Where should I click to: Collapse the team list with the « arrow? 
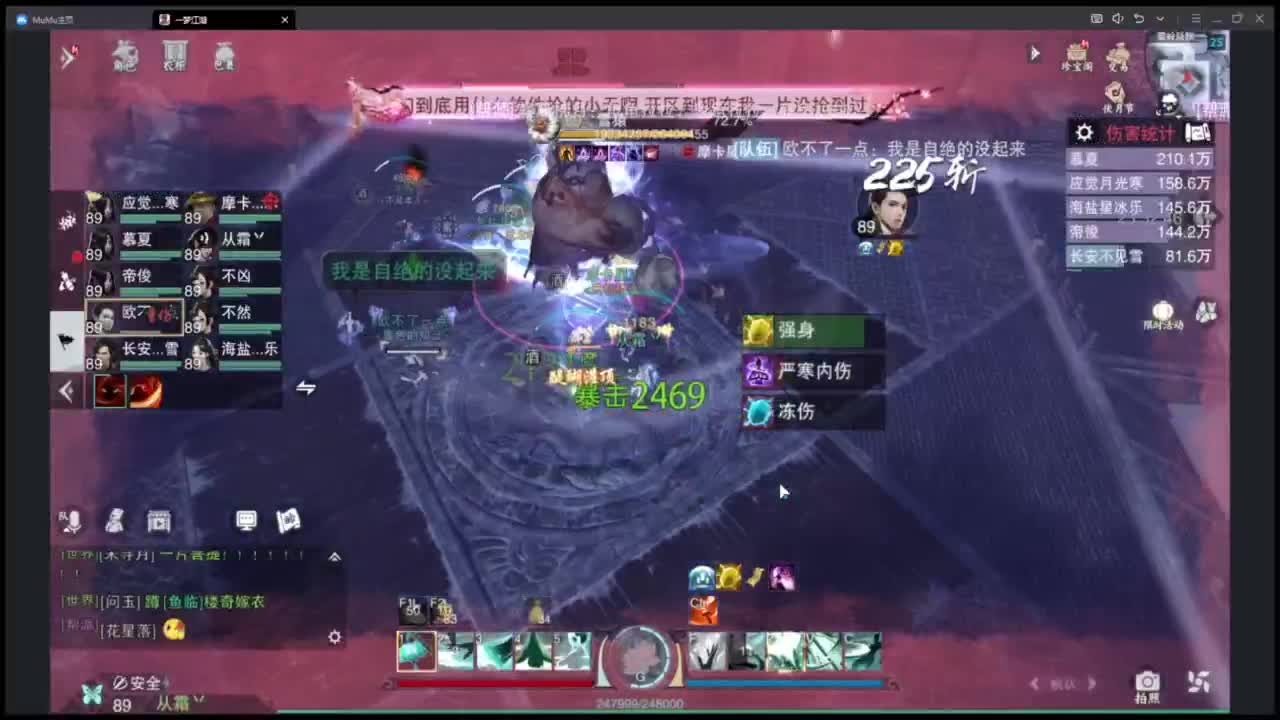(66, 392)
